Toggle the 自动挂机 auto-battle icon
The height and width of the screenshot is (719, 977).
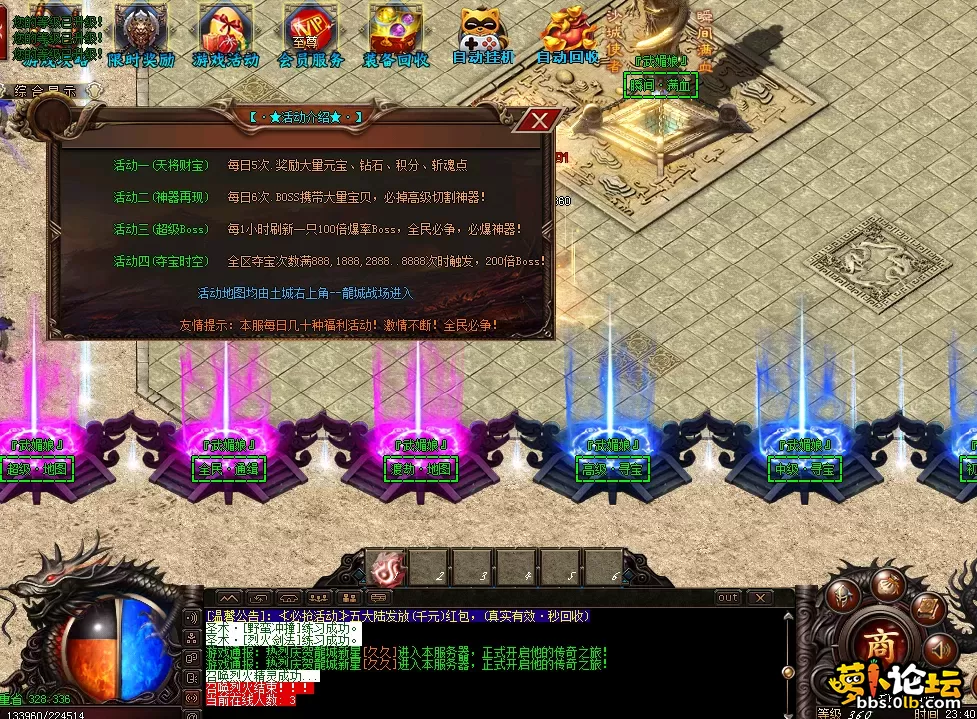(x=483, y=34)
